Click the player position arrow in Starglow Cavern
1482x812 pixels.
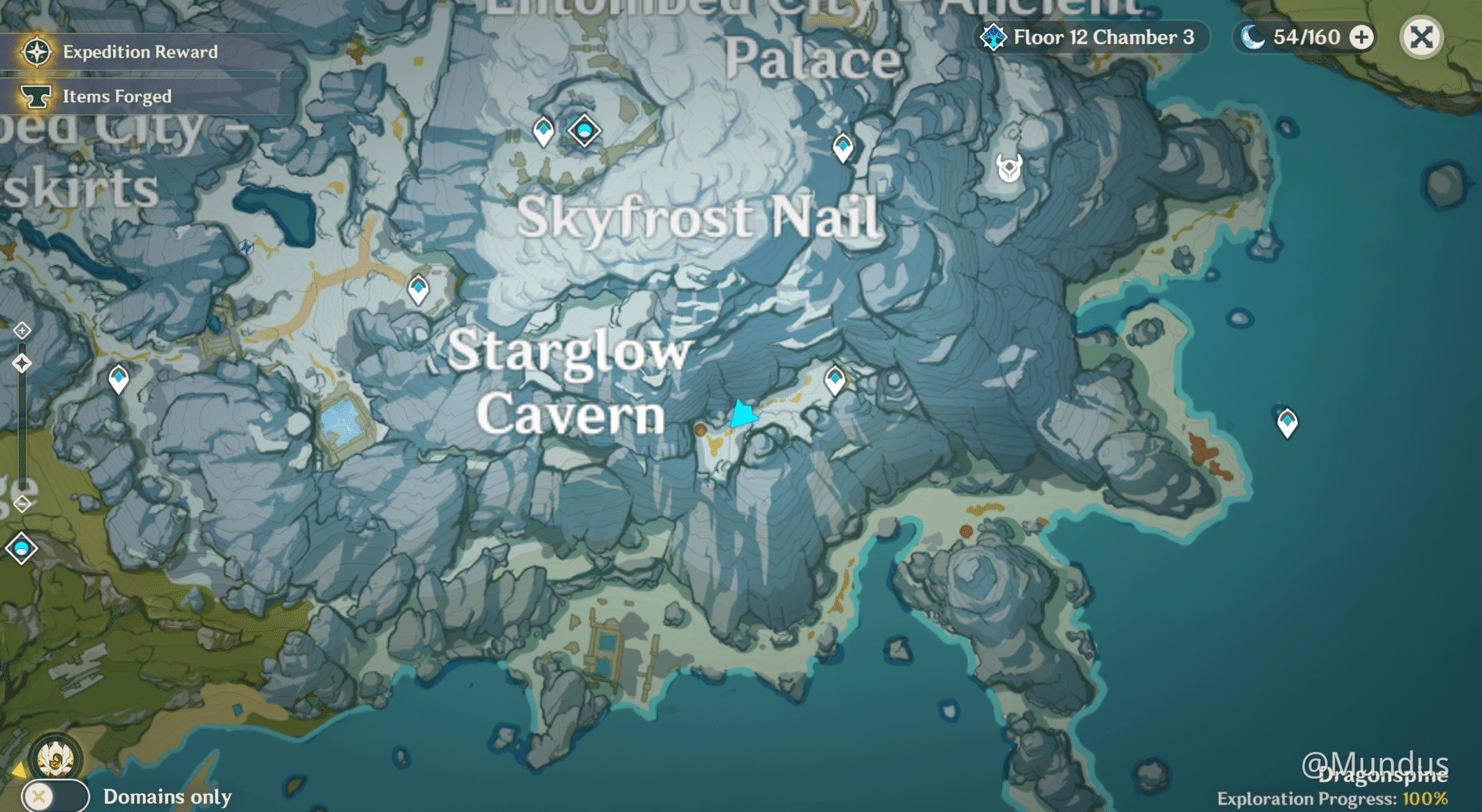(743, 416)
